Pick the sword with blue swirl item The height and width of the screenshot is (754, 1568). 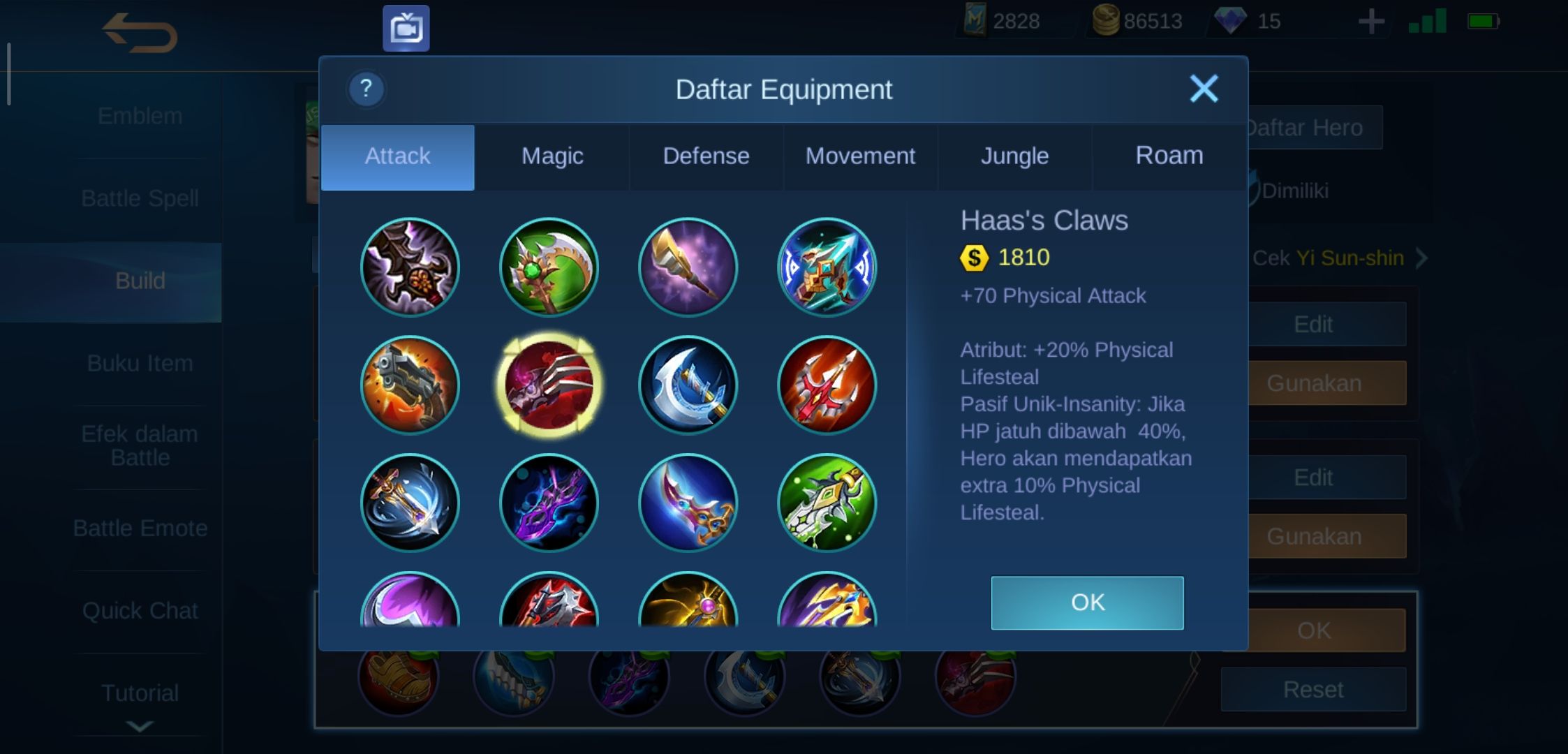click(x=410, y=503)
